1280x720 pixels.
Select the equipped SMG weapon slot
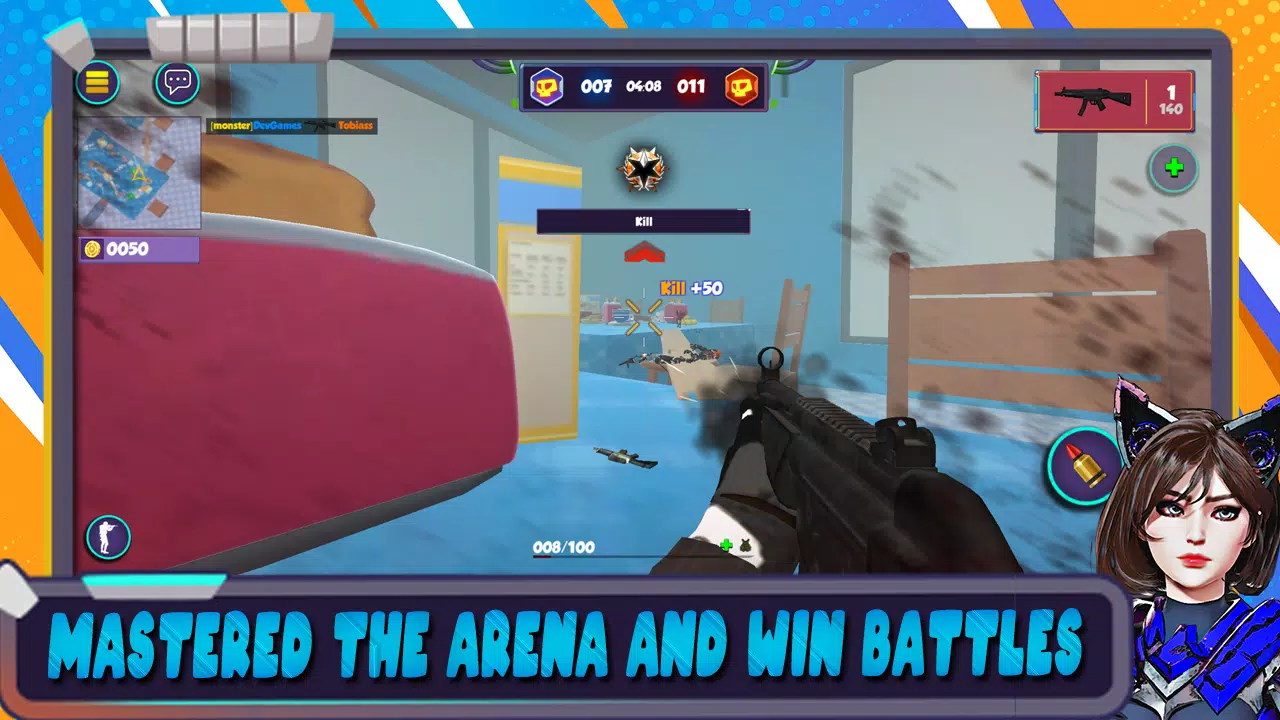1114,101
